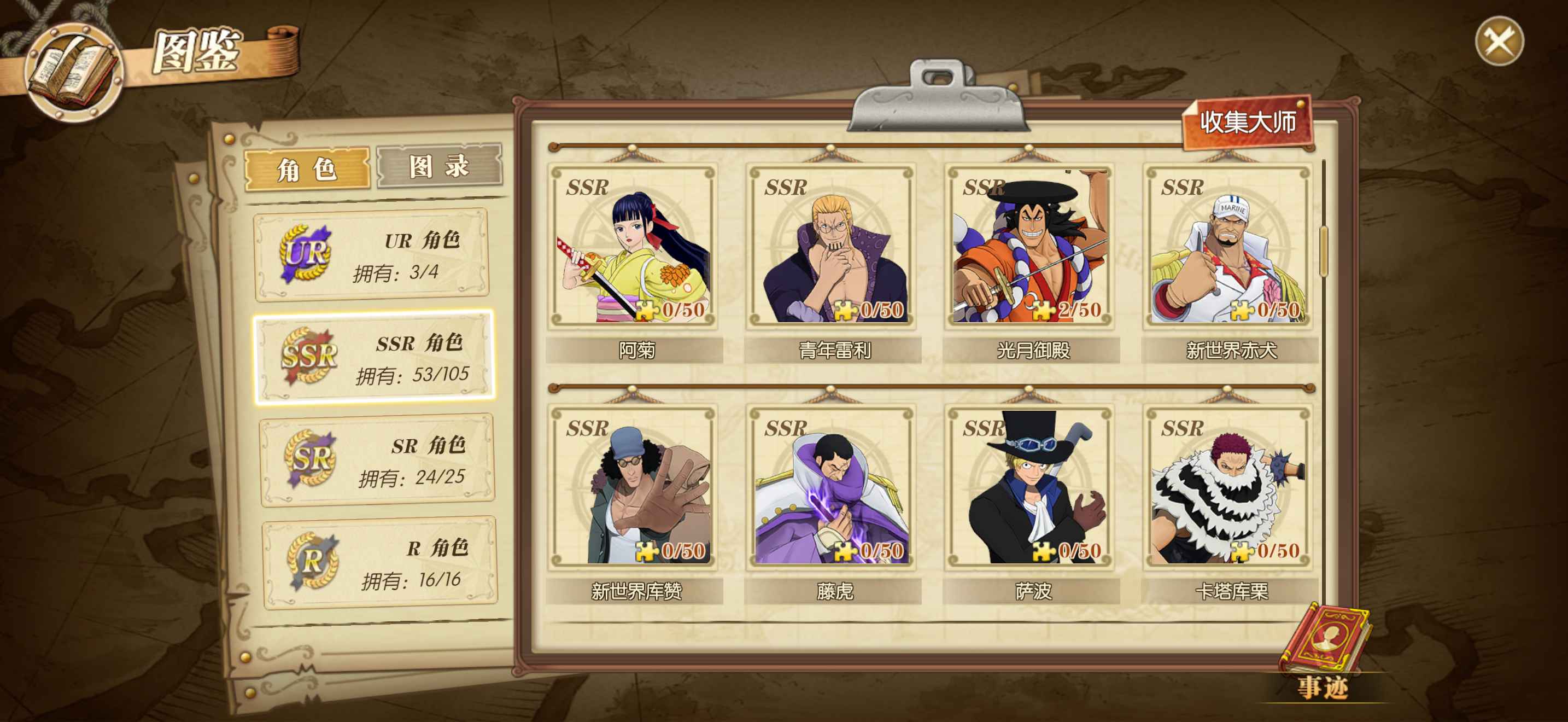
Task: Open the 收集大师 banner
Action: (x=1247, y=123)
